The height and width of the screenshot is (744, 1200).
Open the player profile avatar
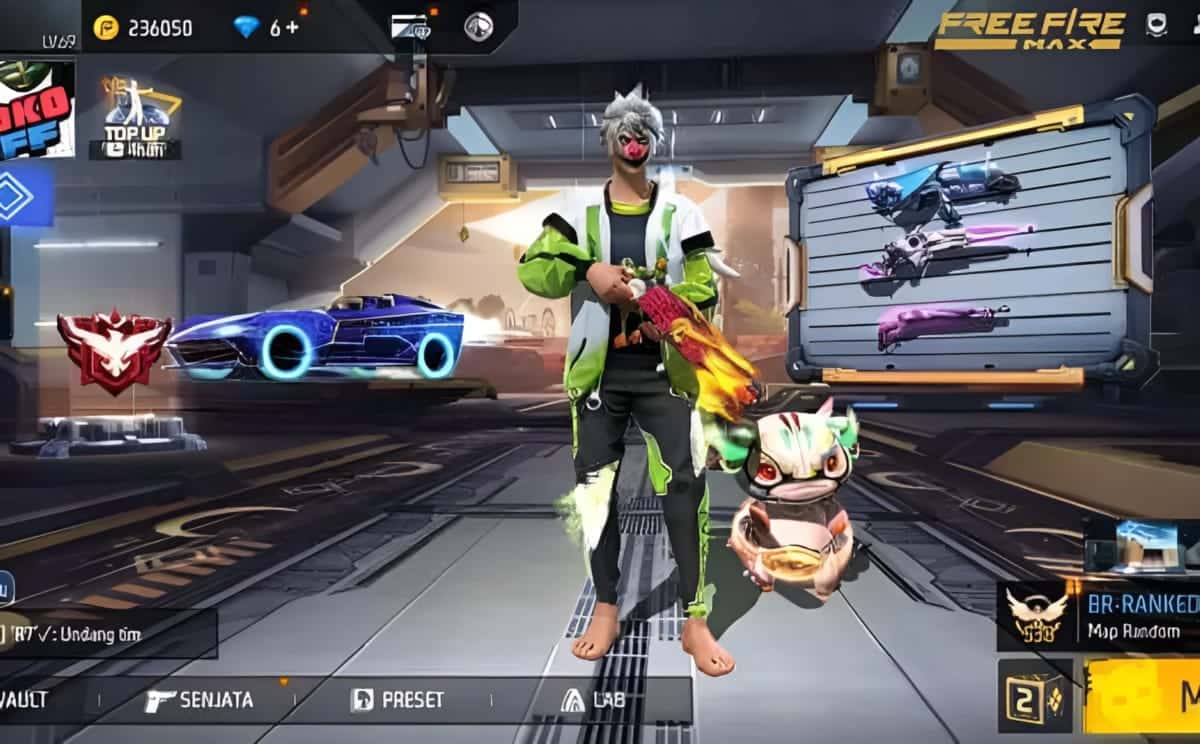36,108
